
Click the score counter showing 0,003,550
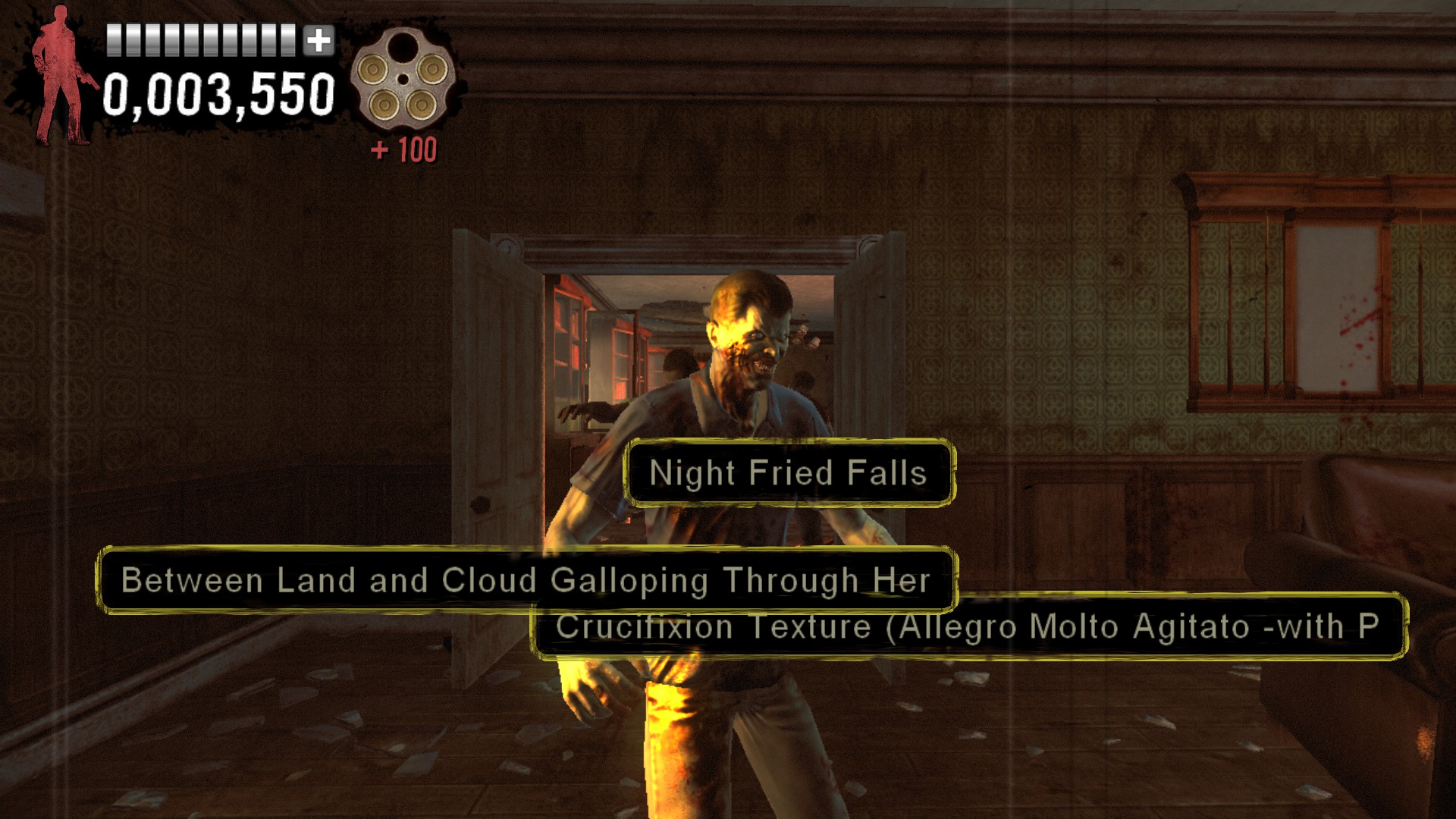(219, 93)
